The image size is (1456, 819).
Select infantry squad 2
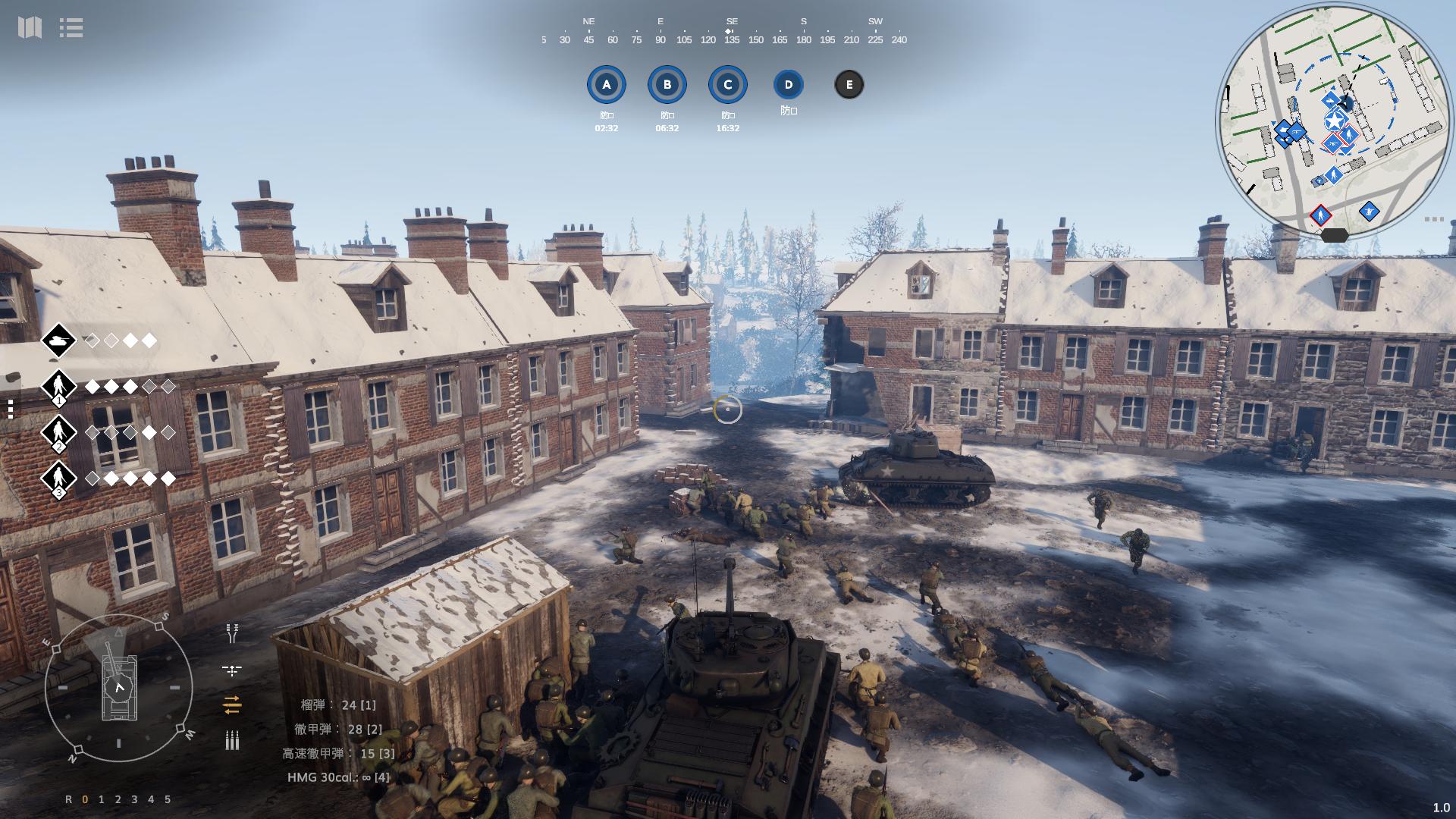[58, 433]
